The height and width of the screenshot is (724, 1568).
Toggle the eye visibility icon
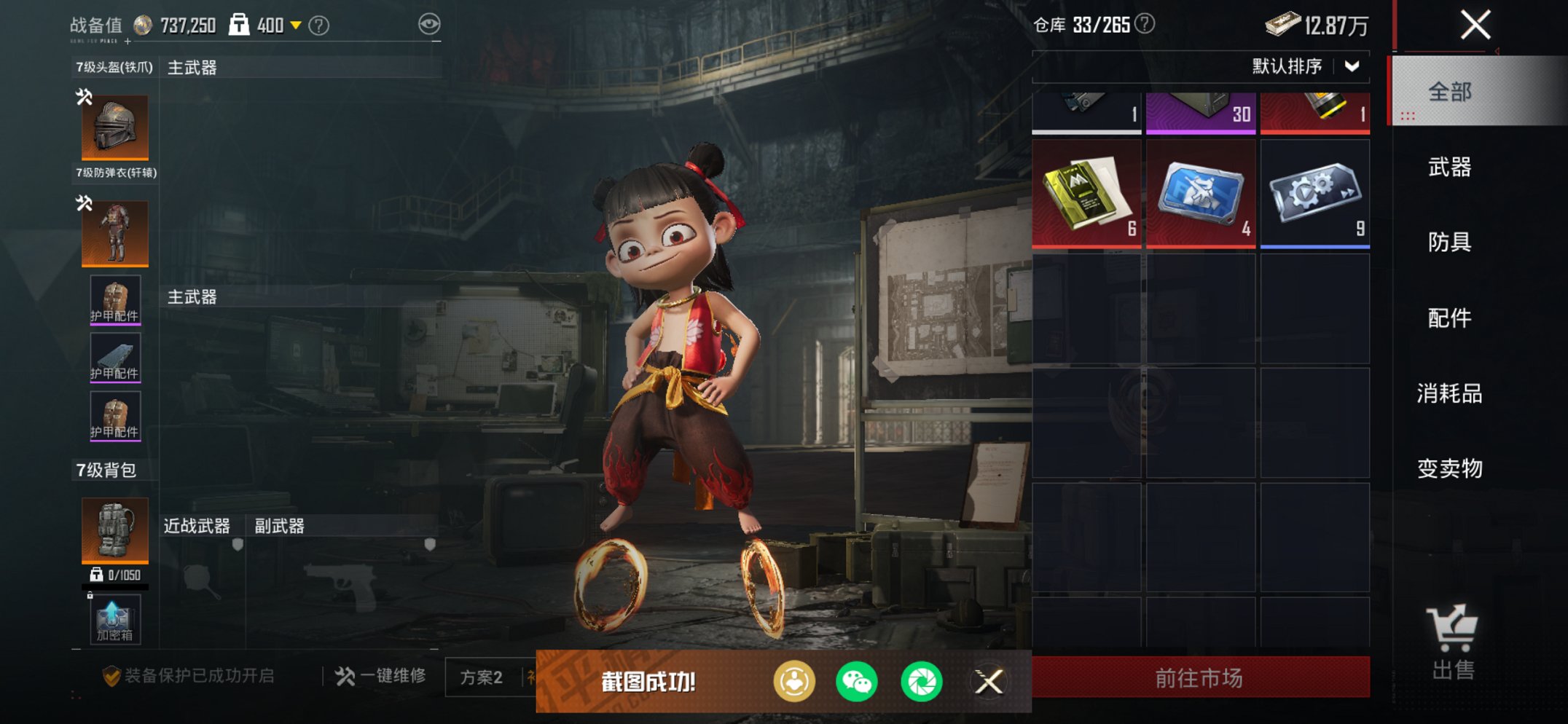point(429,24)
